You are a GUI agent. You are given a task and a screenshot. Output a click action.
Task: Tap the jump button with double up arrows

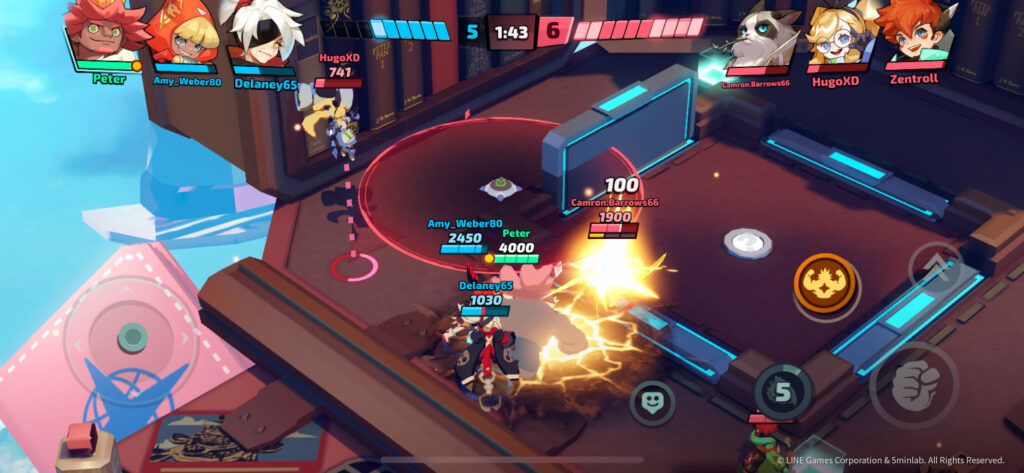[936, 268]
